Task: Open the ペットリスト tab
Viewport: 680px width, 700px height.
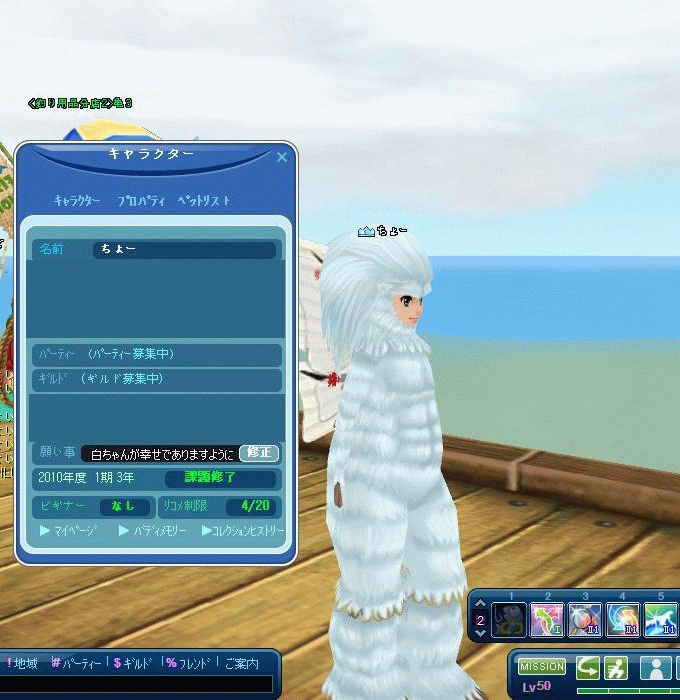Action: [204, 201]
